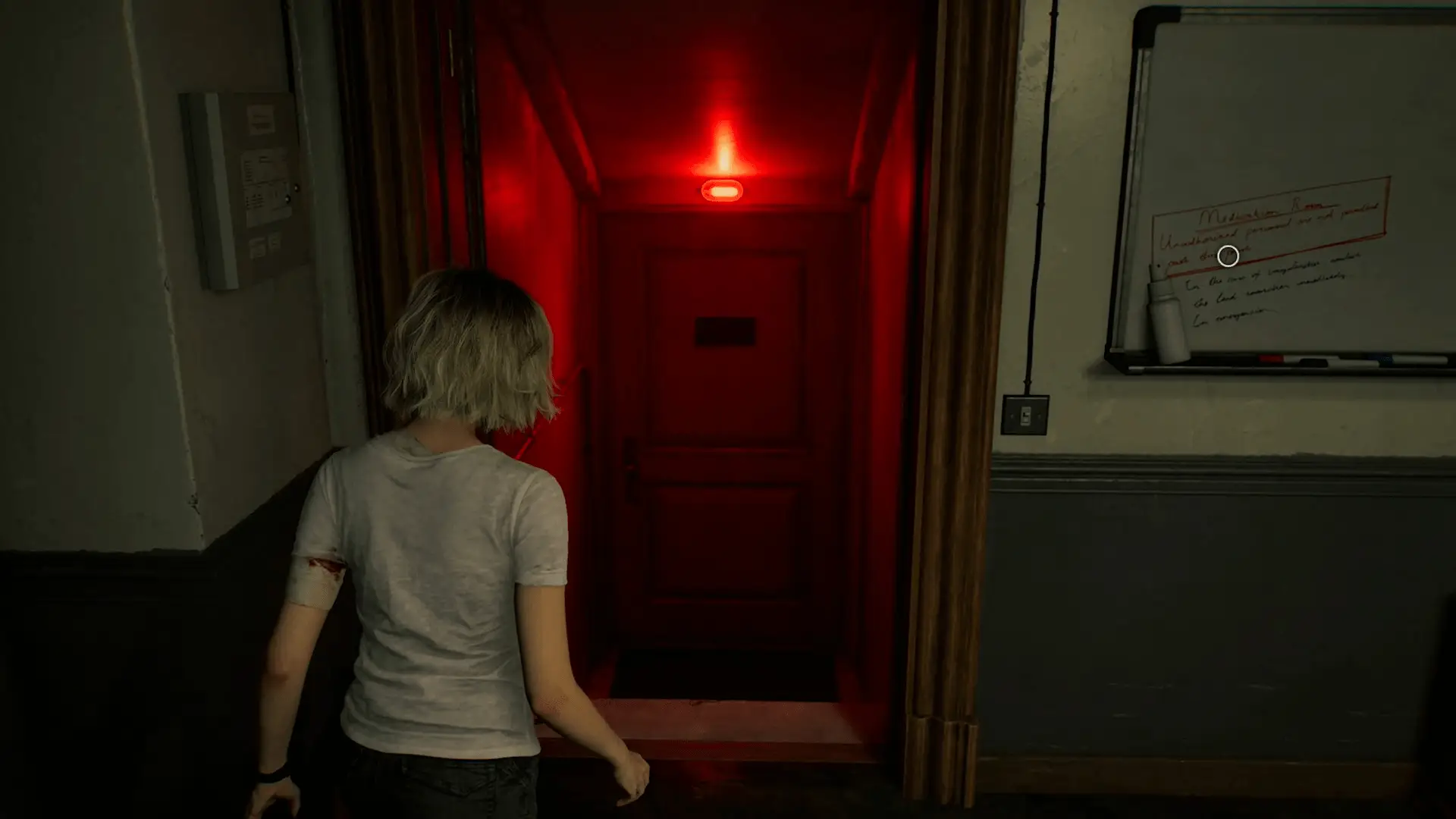Select the circular interaction marker on the whiteboard
This screenshot has height=819, width=1456.
coord(1228,256)
